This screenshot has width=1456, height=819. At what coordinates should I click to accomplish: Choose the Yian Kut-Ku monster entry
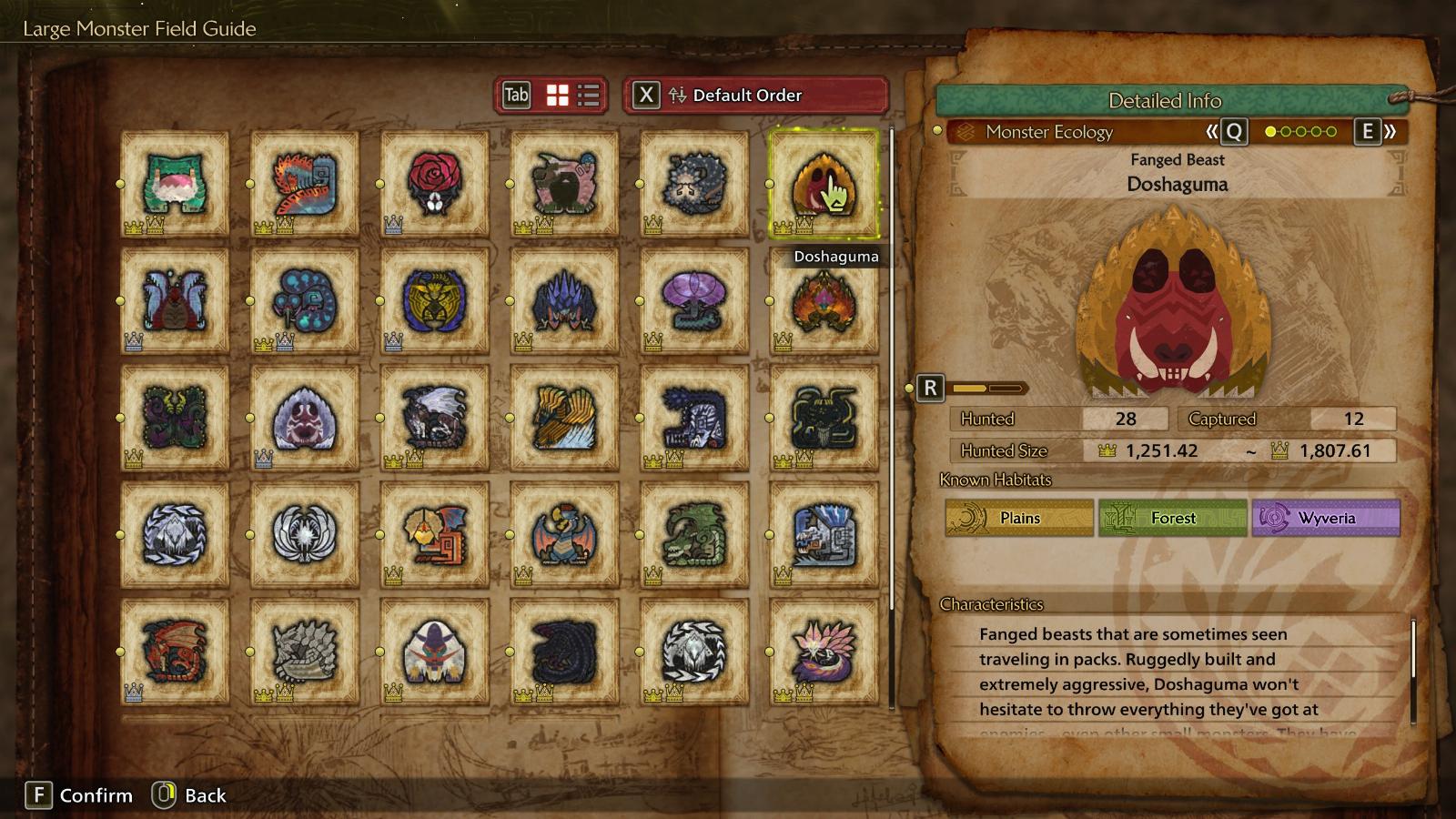434,534
